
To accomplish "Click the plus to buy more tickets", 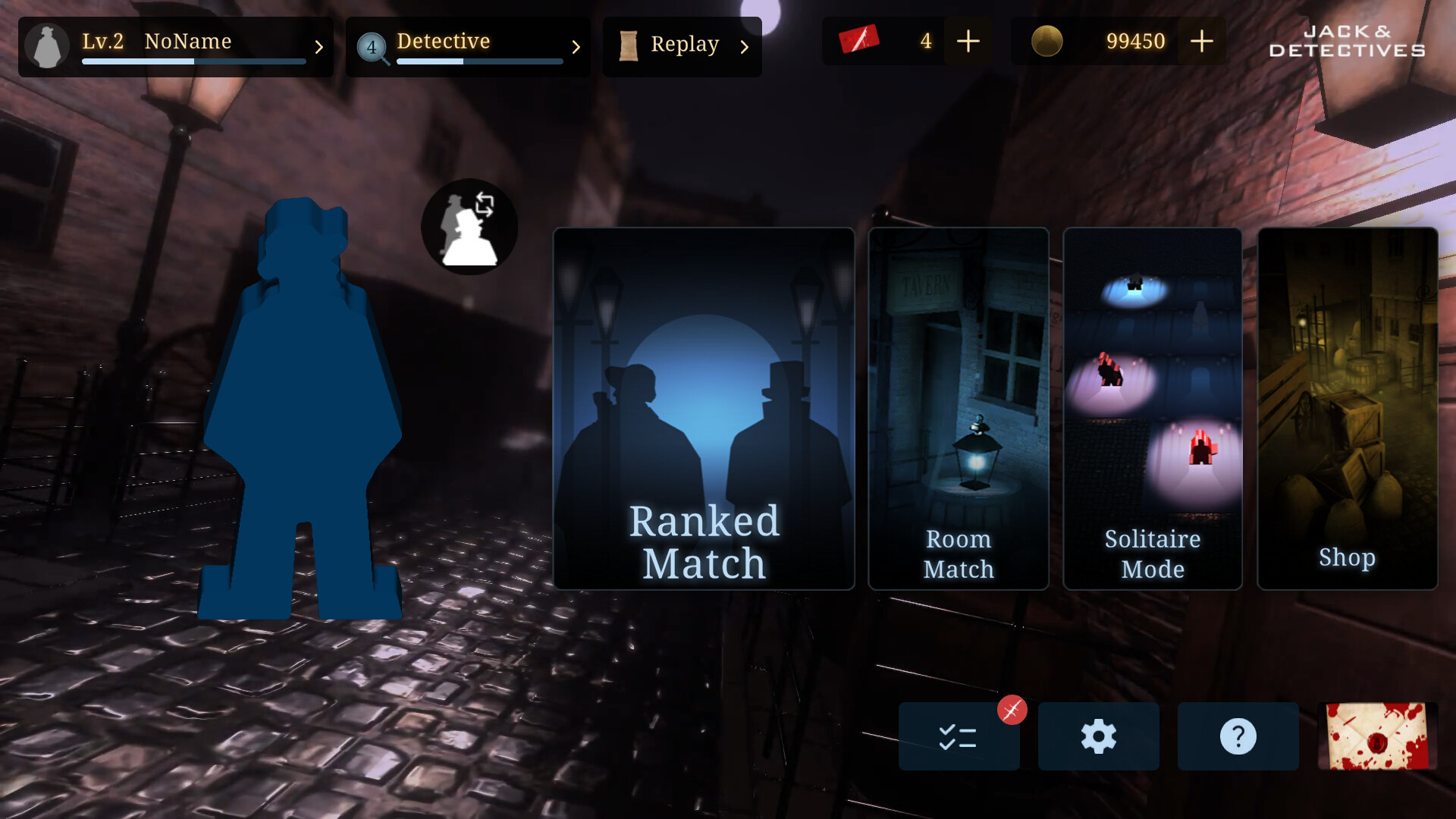I will click(x=968, y=41).
